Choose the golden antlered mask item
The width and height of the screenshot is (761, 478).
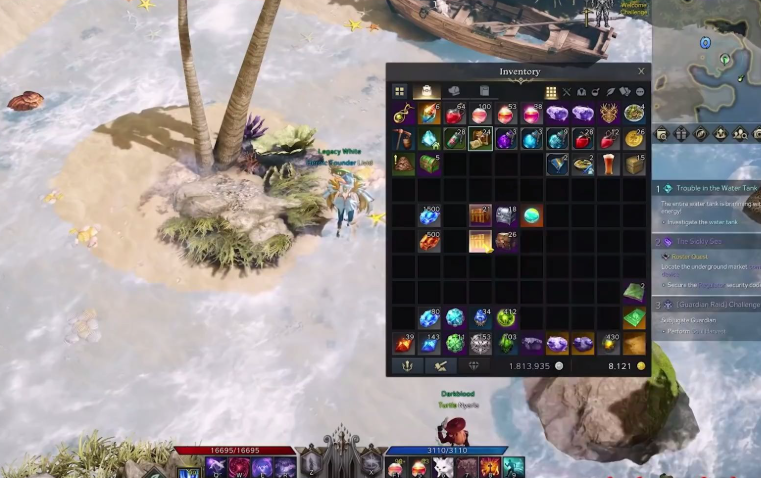click(609, 115)
